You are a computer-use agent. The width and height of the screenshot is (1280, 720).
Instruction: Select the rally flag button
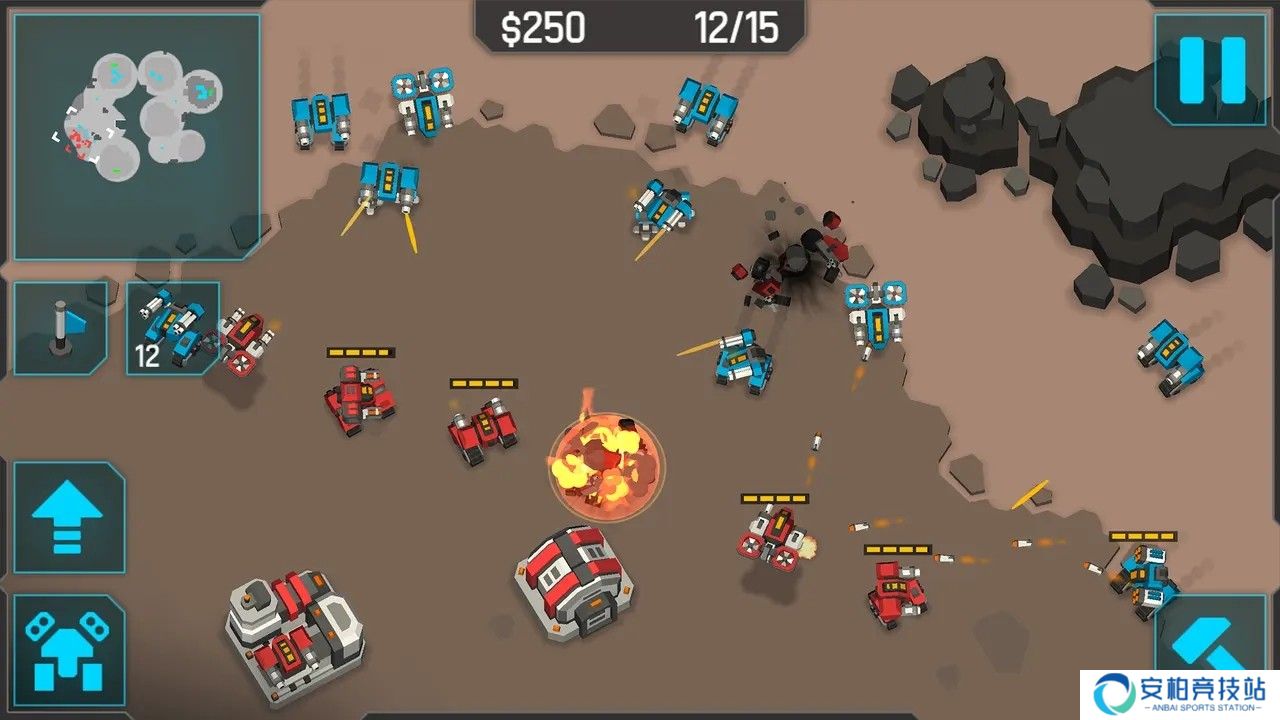coord(60,328)
